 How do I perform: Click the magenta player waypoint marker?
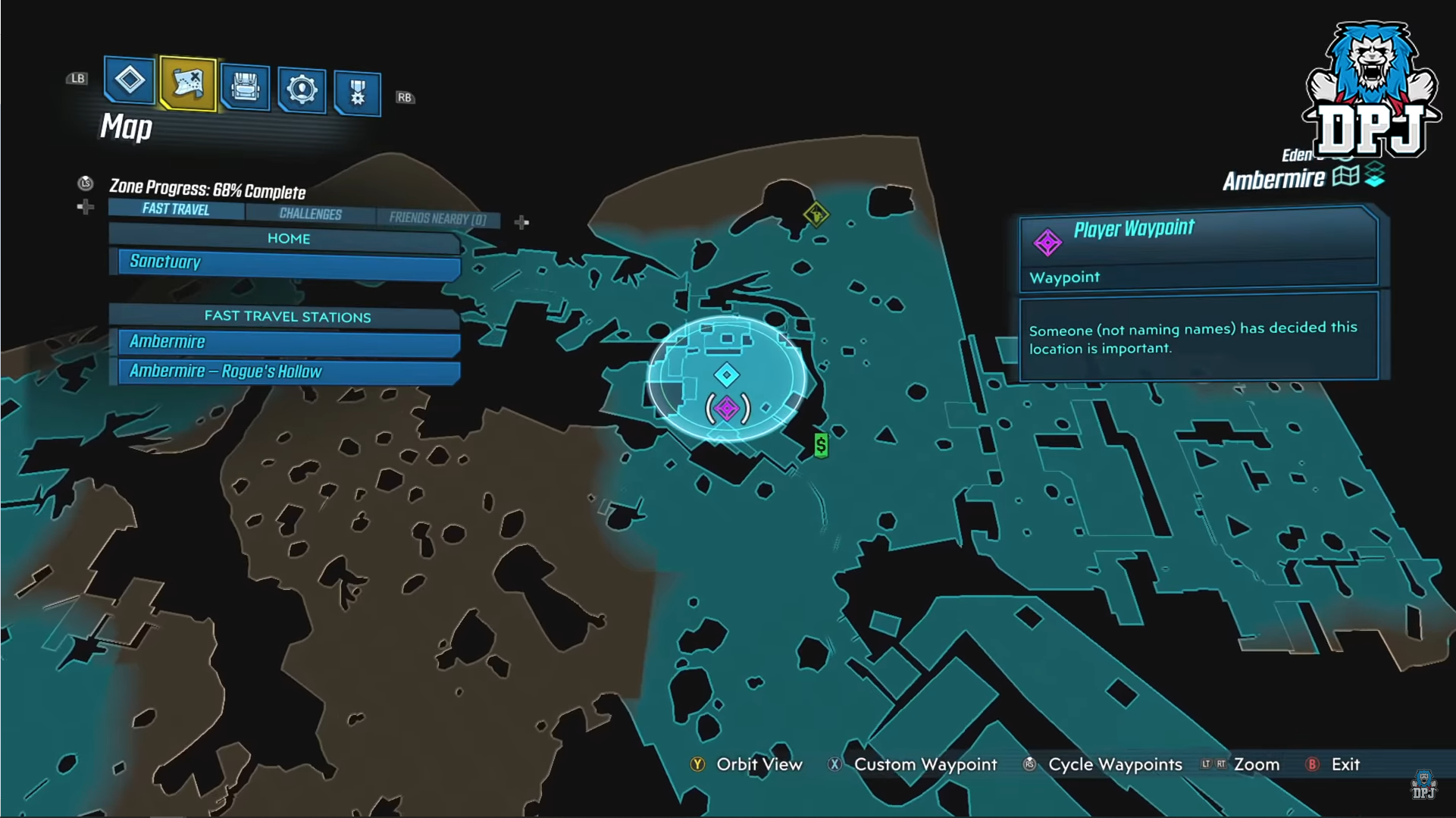tap(727, 409)
